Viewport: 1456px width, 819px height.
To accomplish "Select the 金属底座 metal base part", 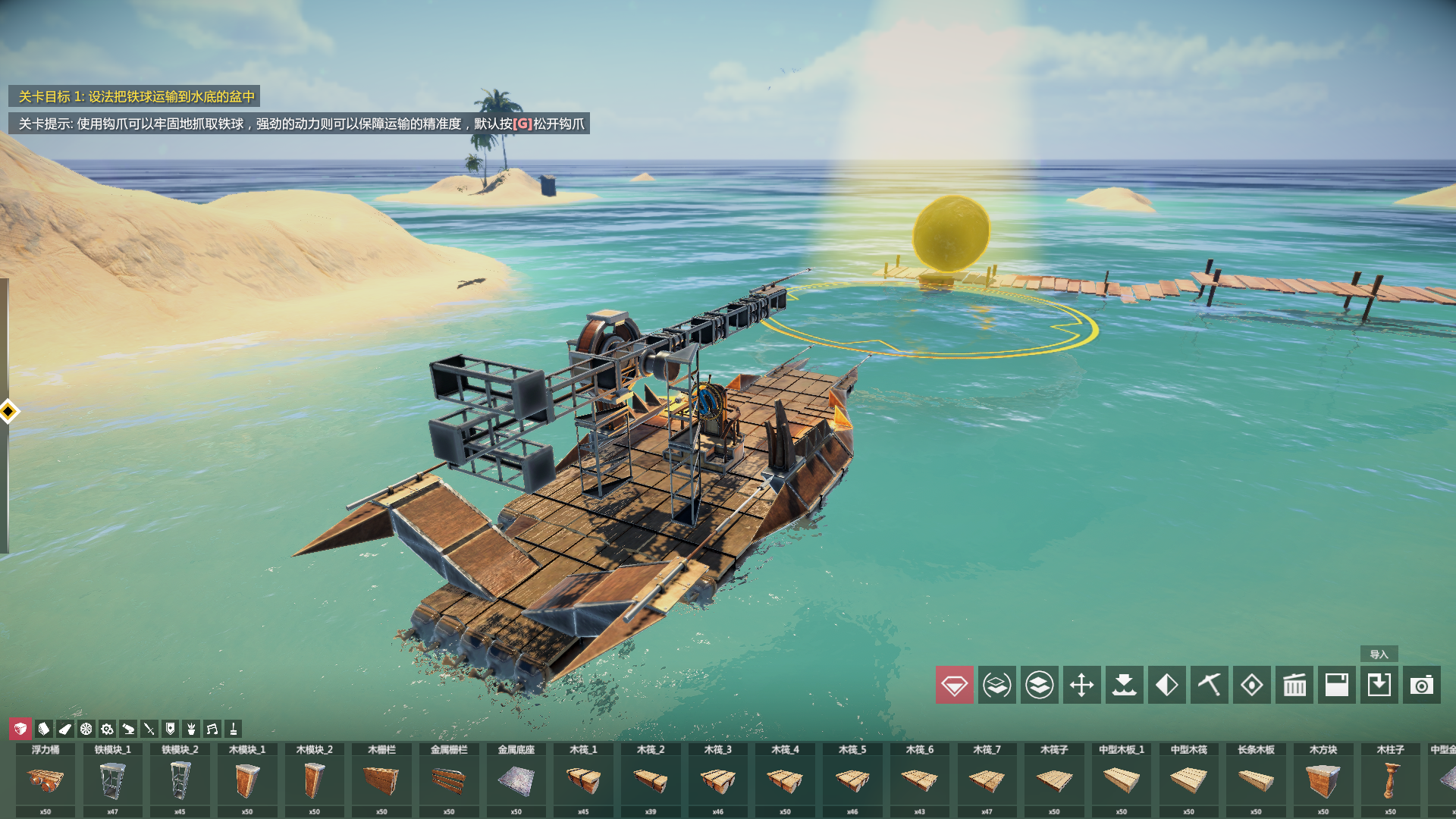I will click(x=516, y=780).
